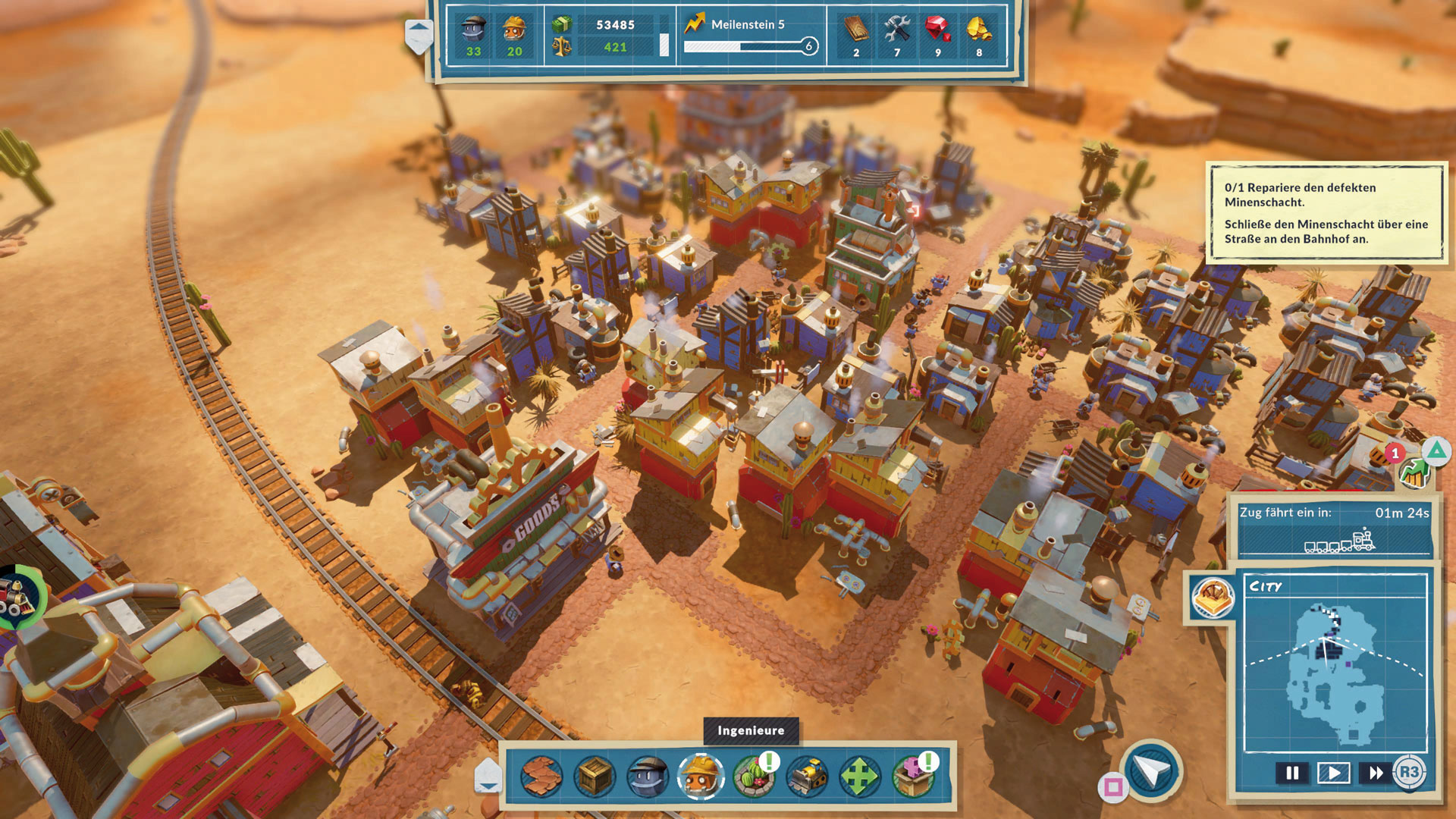Screen dimensions: 1456x819
Task: Collapse the bottom build toolbar
Action: [x=488, y=777]
